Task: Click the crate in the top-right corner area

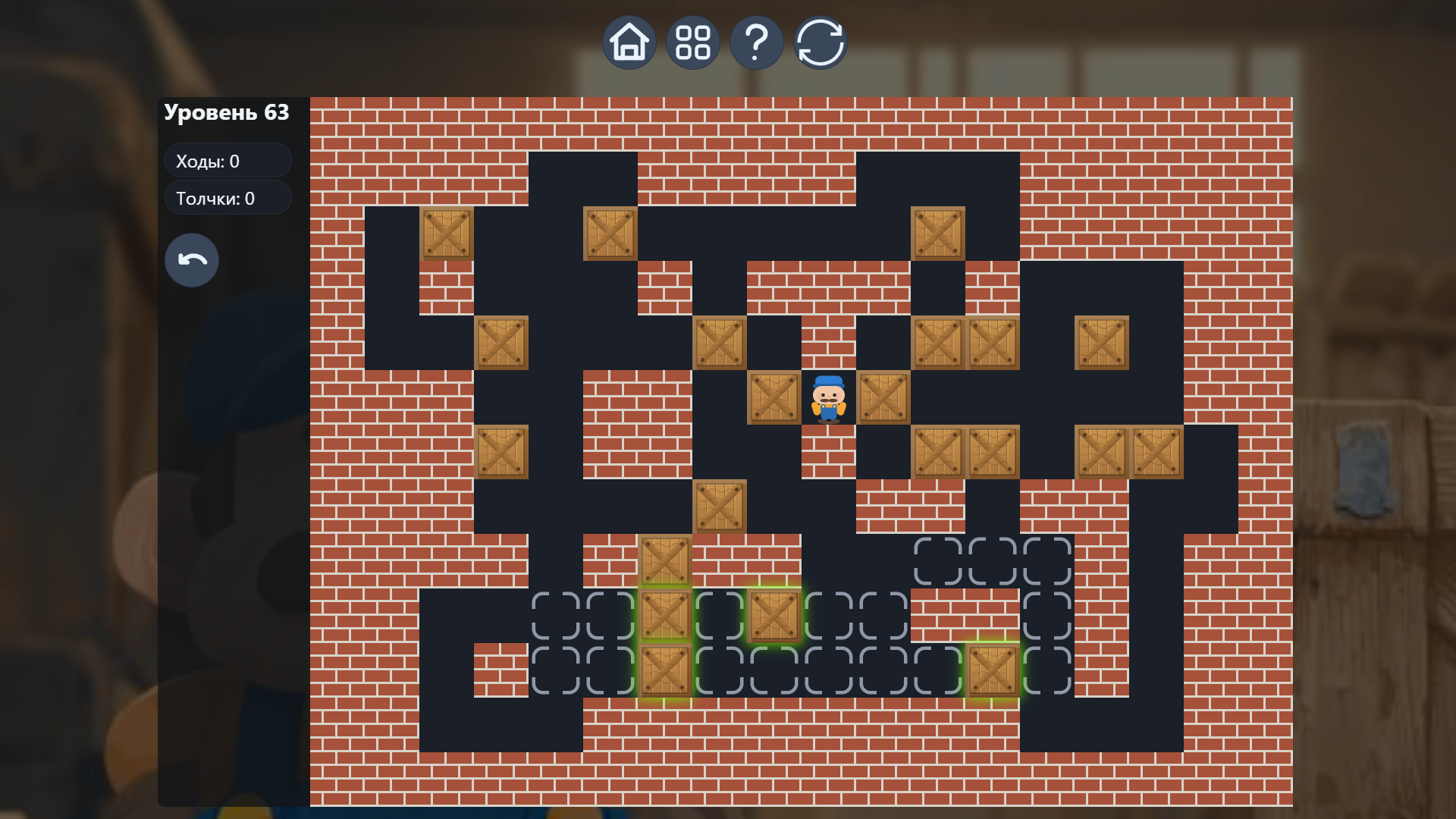Action: coord(938,234)
